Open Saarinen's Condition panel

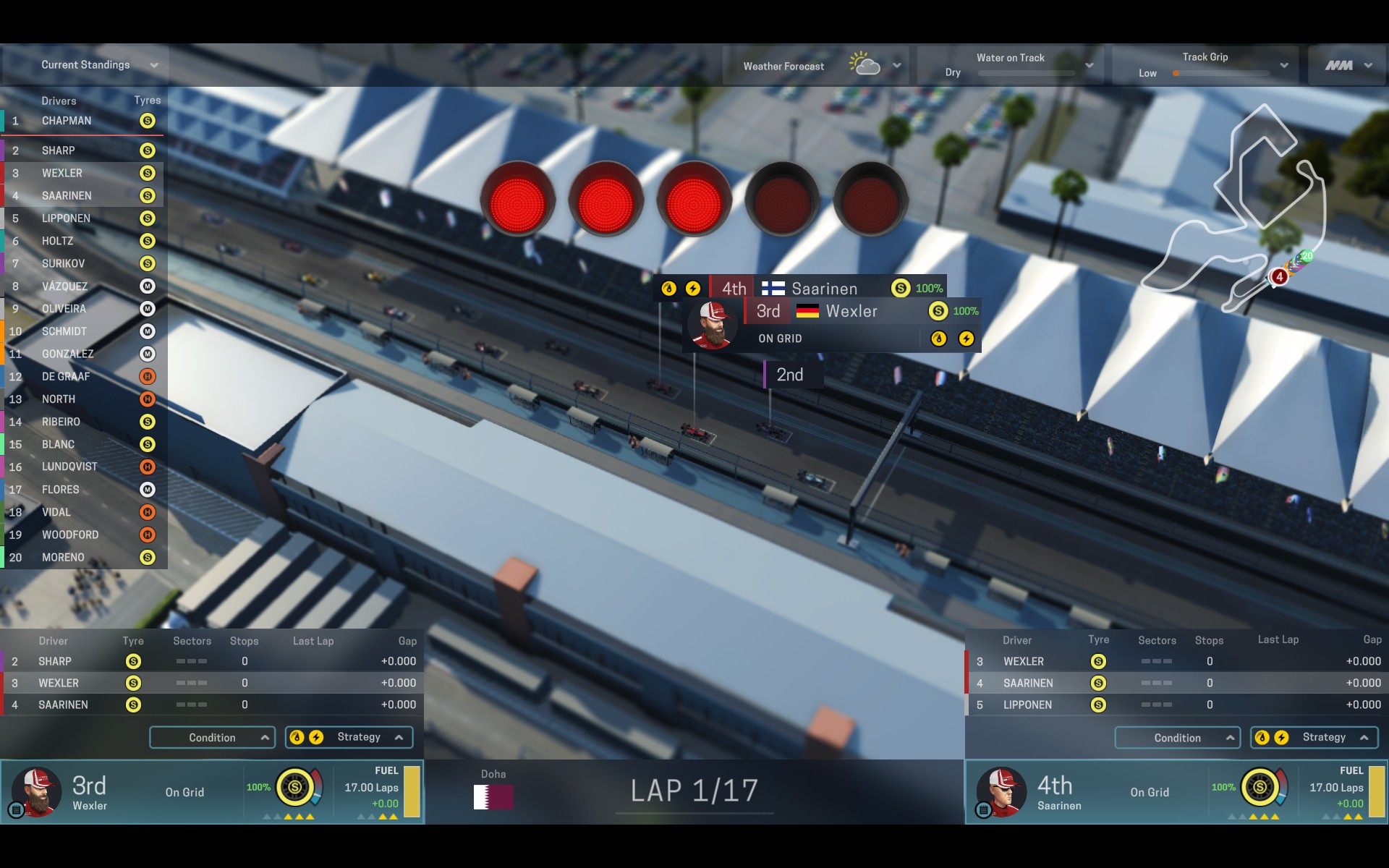[1177, 738]
